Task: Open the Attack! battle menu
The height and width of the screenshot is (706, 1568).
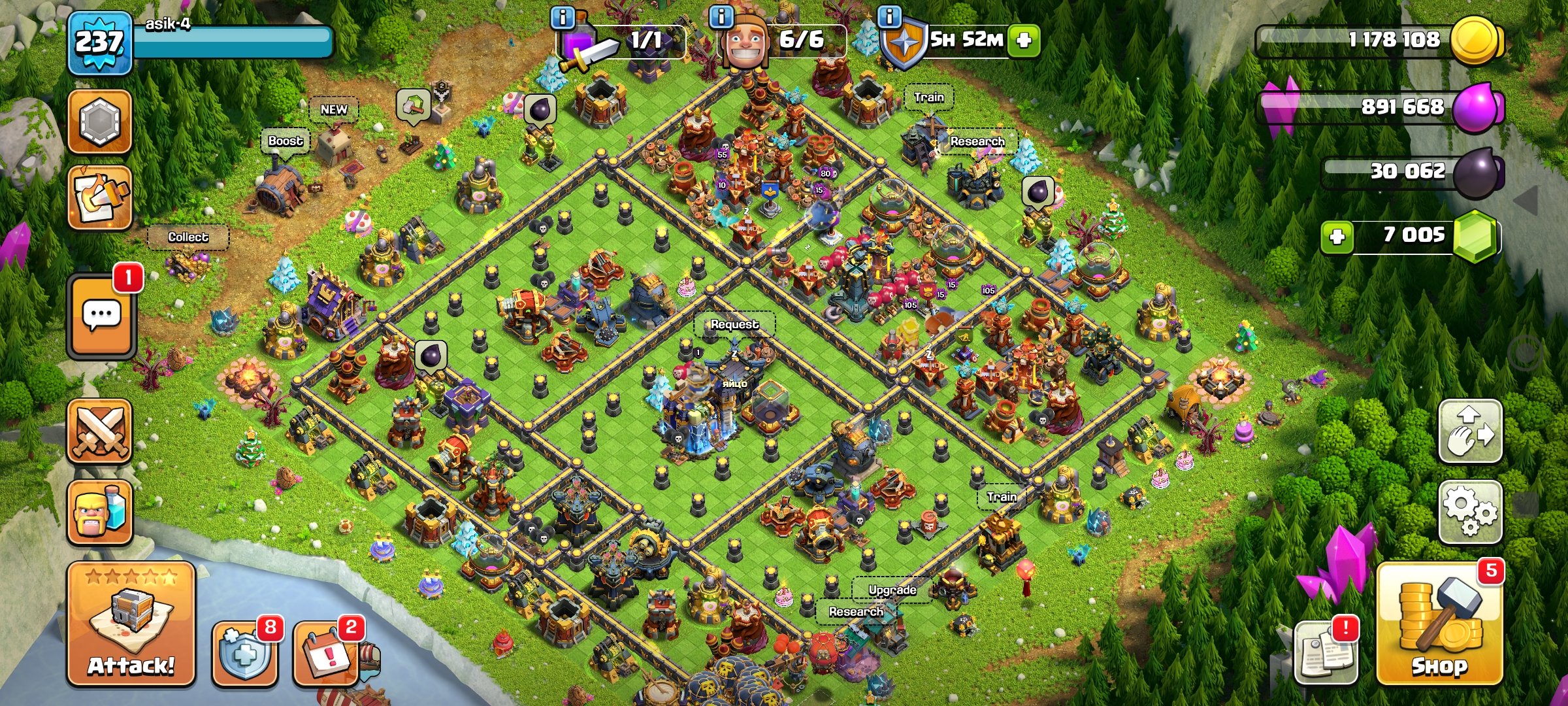Action: pyautogui.click(x=131, y=624)
